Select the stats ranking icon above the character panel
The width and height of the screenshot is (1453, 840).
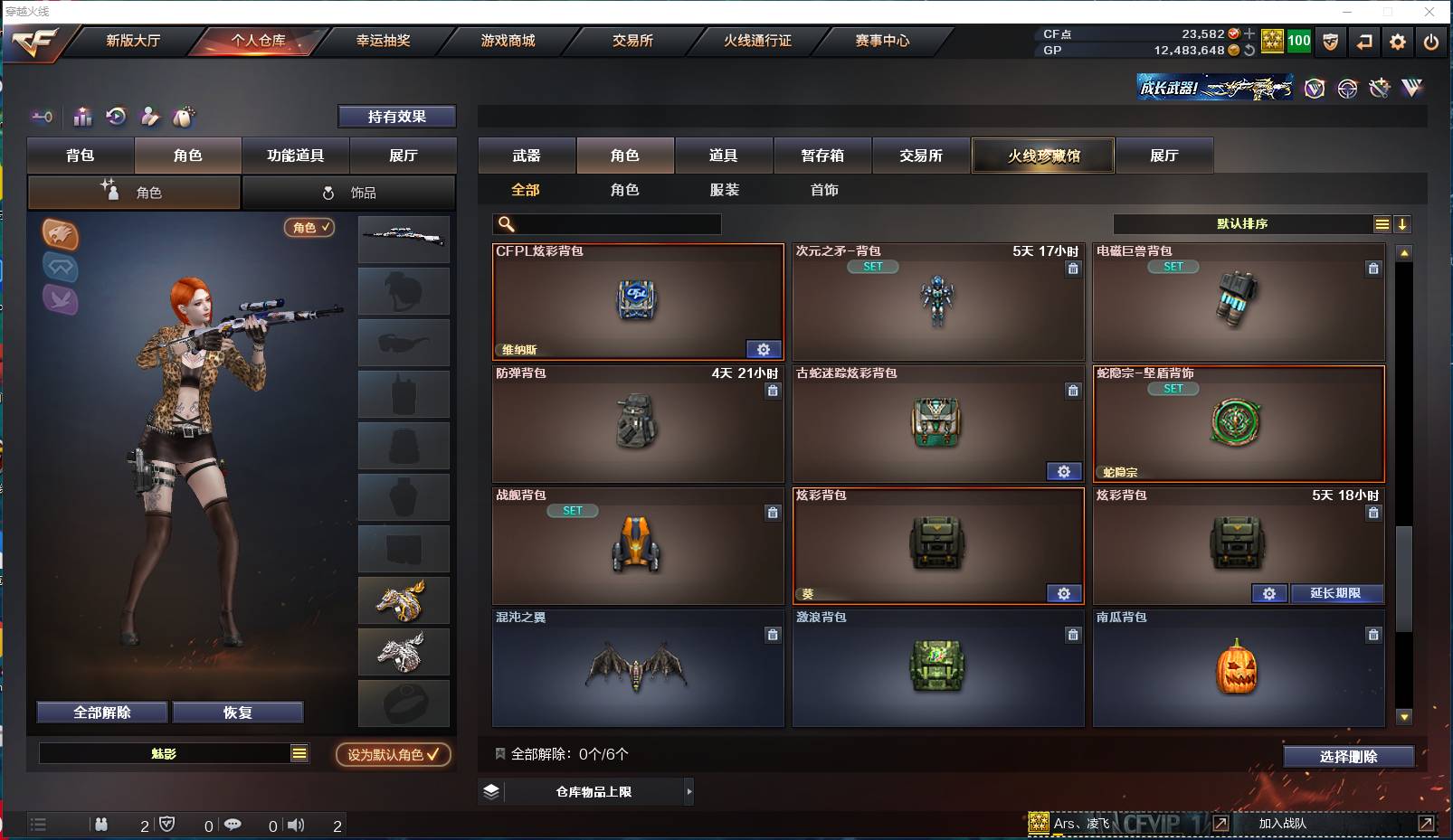pyautogui.click(x=81, y=117)
